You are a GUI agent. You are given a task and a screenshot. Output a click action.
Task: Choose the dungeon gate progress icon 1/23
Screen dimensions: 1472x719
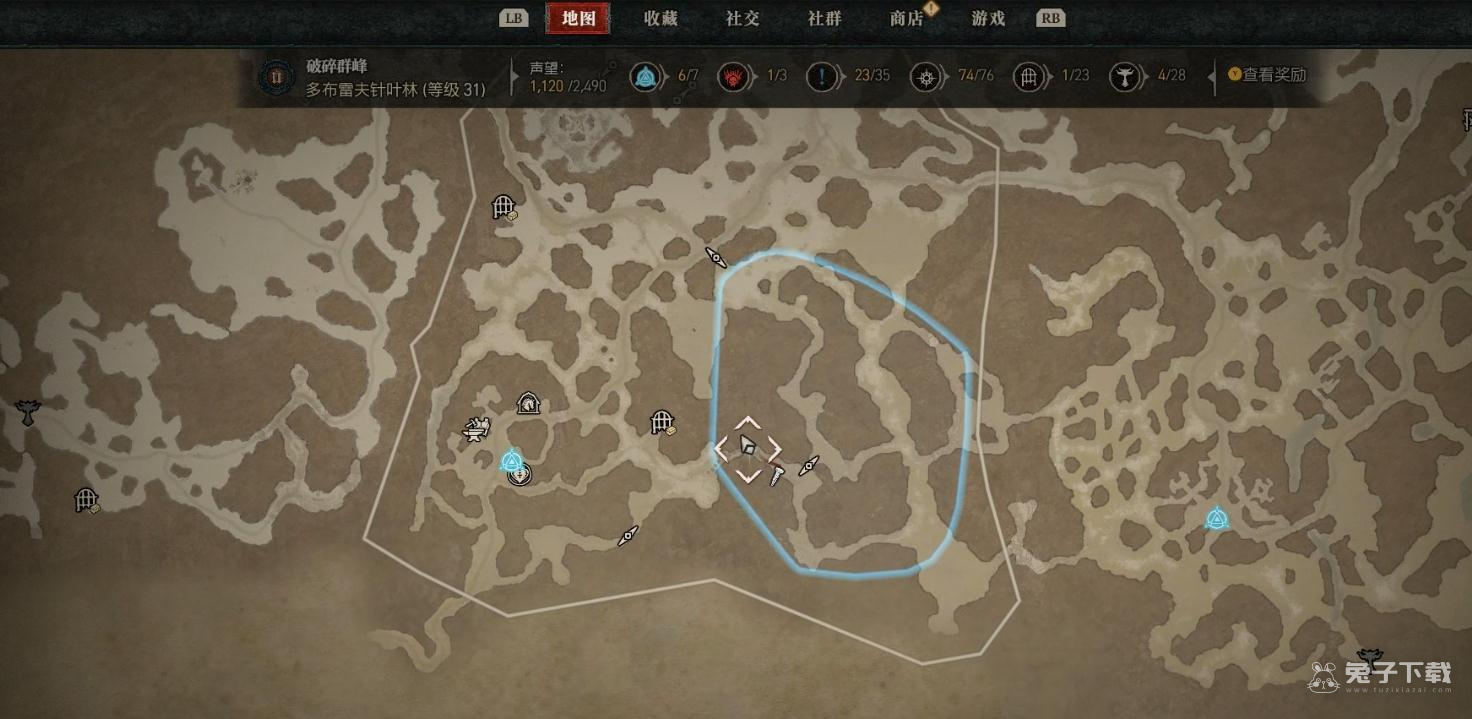[1028, 76]
